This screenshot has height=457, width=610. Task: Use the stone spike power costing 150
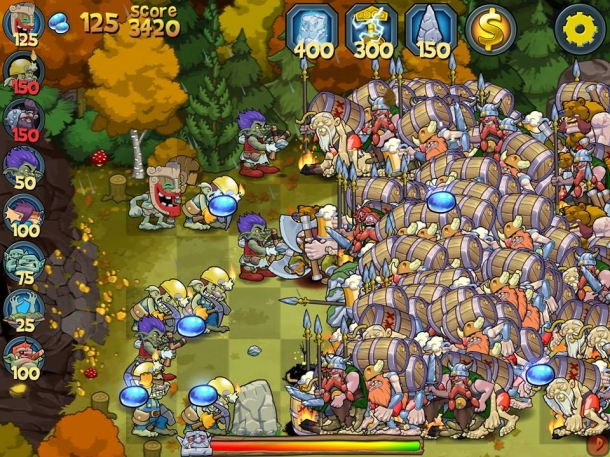(x=431, y=29)
